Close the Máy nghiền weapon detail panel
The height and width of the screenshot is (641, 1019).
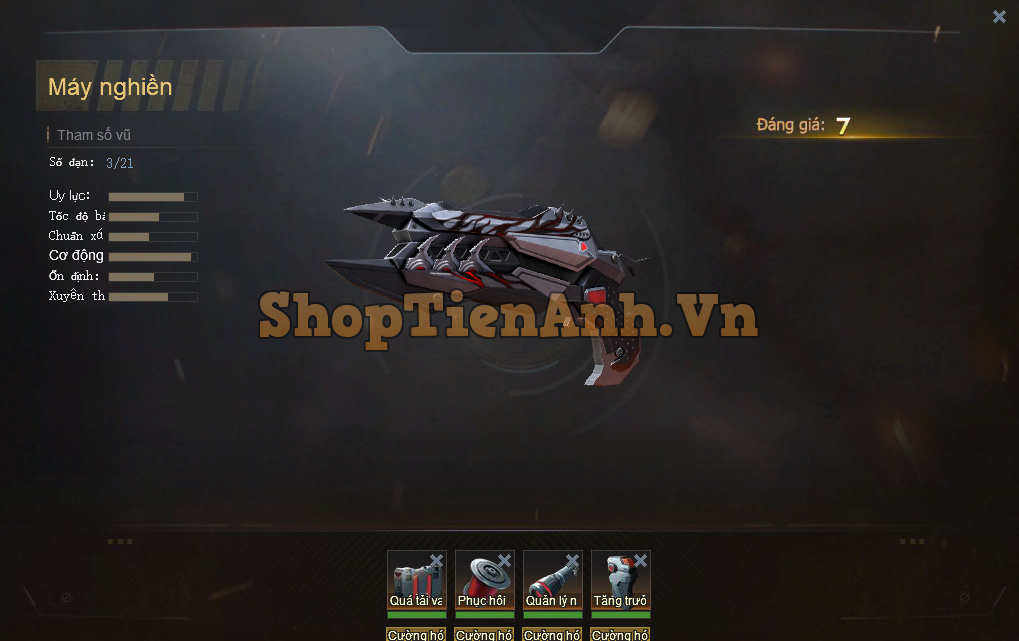click(999, 16)
